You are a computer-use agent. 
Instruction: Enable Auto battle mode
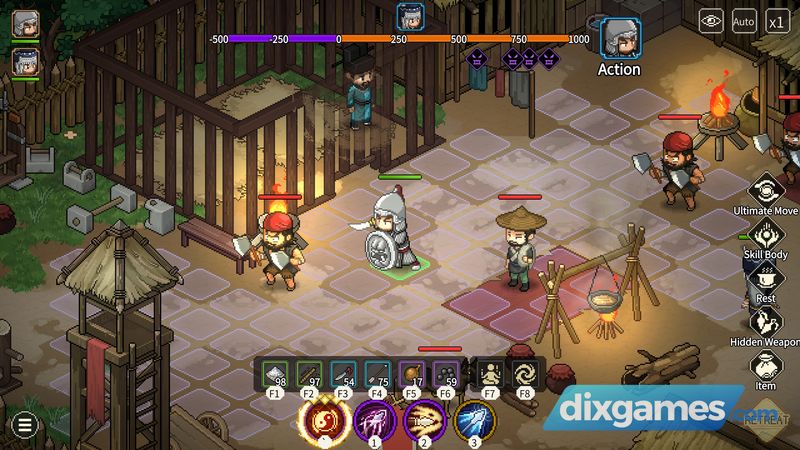coord(744,19)
